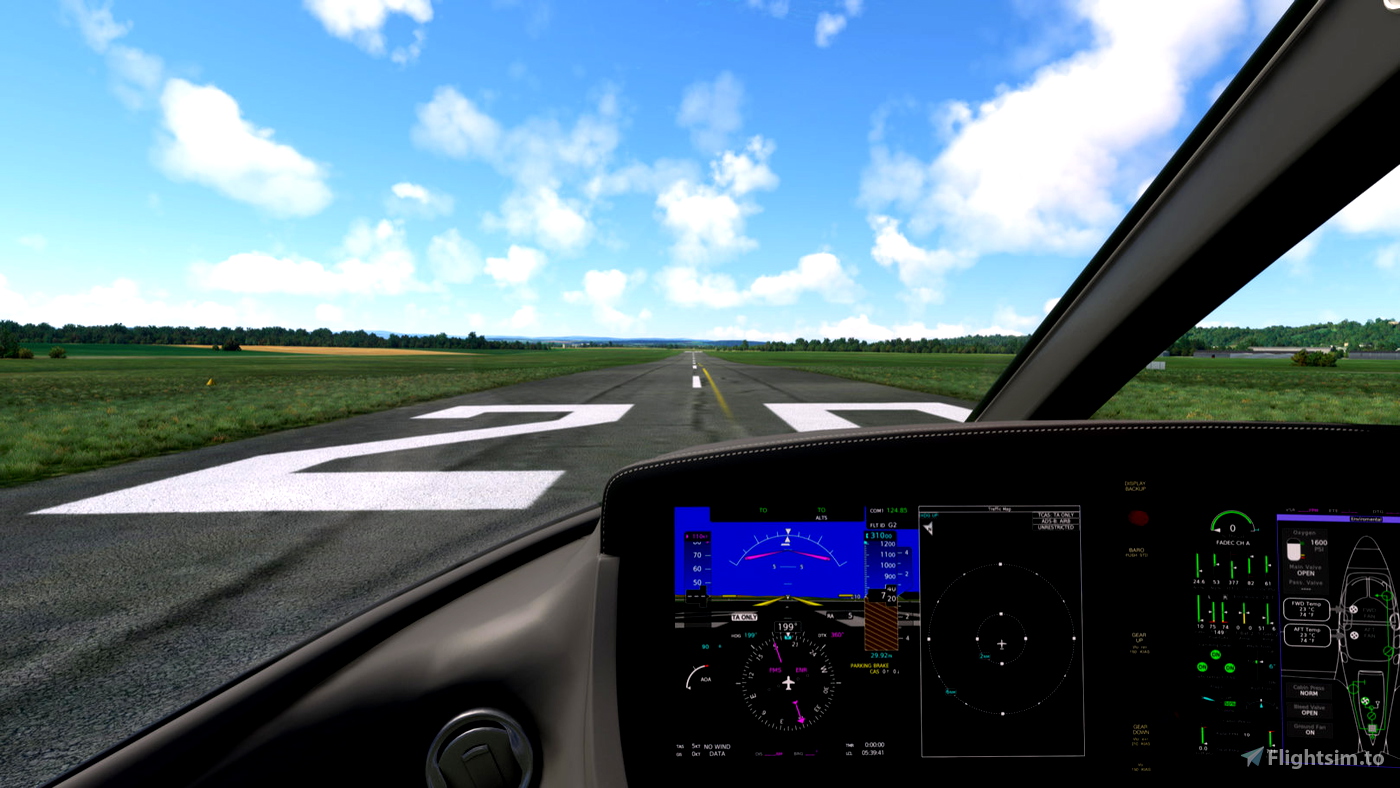Toggle the Ground Fan ON control

coord(1308,730)
